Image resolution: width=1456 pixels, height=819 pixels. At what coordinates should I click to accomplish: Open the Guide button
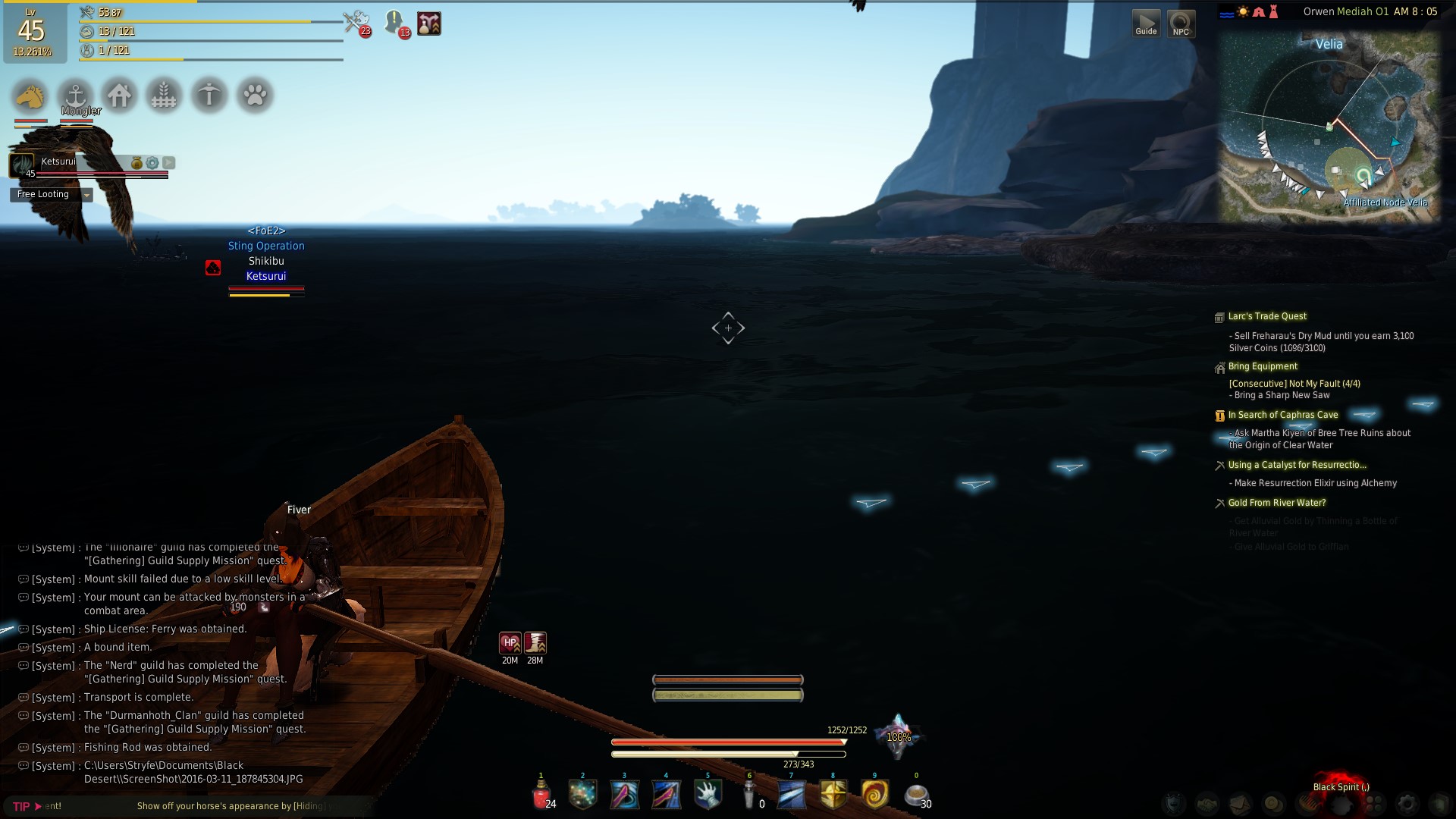1146,24
